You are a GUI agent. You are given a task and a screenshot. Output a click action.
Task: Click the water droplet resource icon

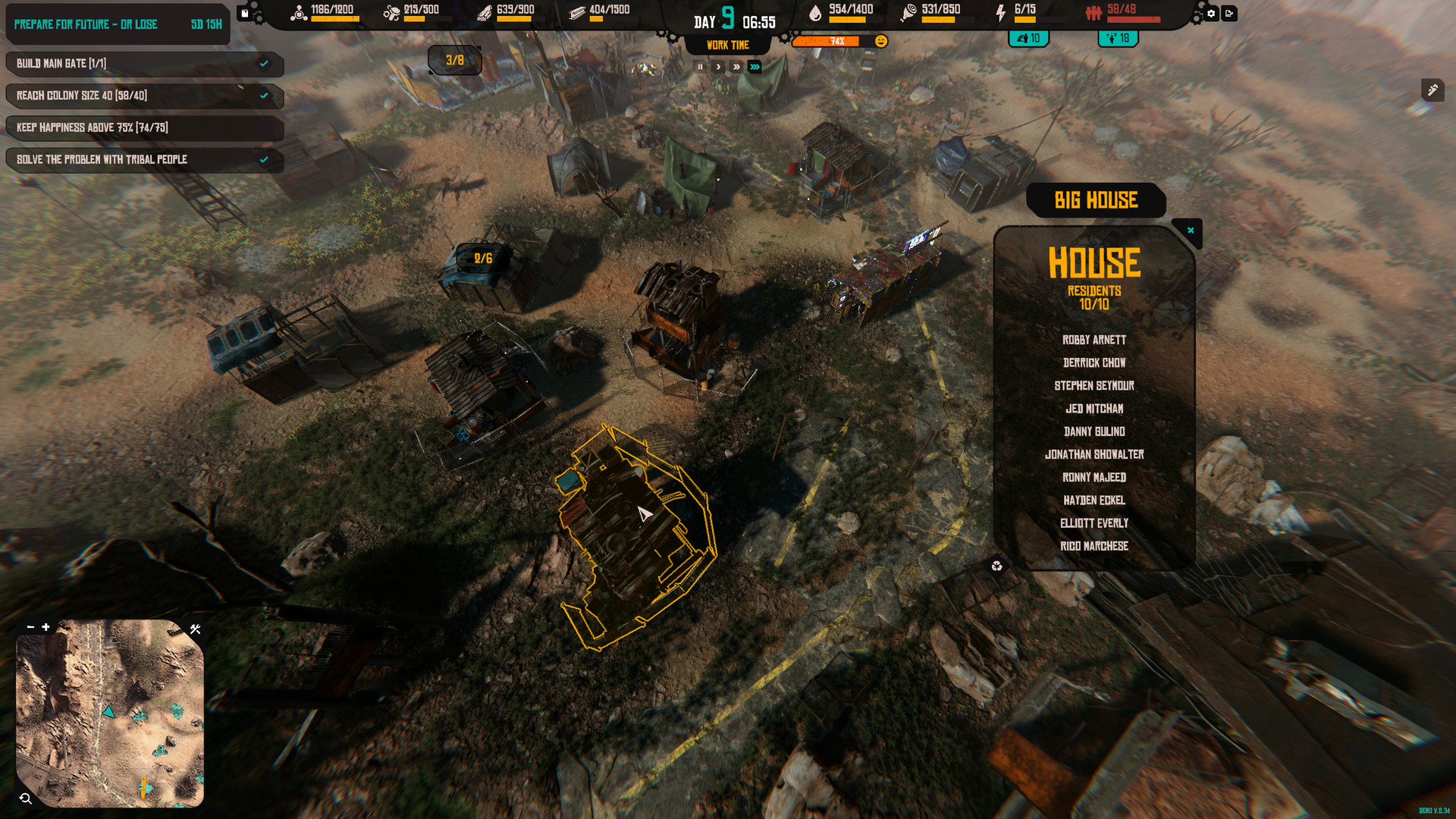(815, 14)
